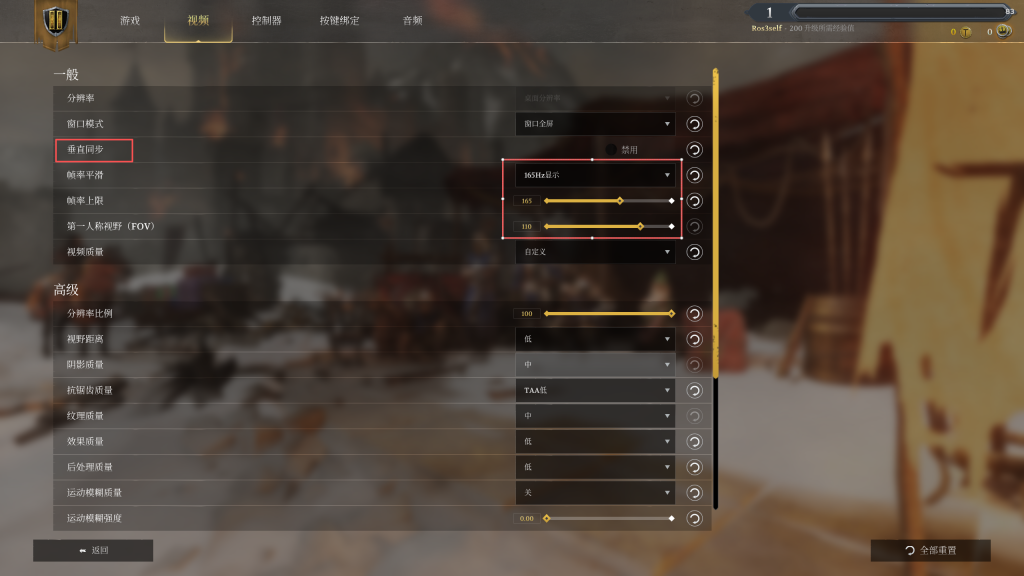Open the 运动模糊质量 dropdown
Screen dimensions: 1024x576
pyautogui.click(x=595, y=493)
